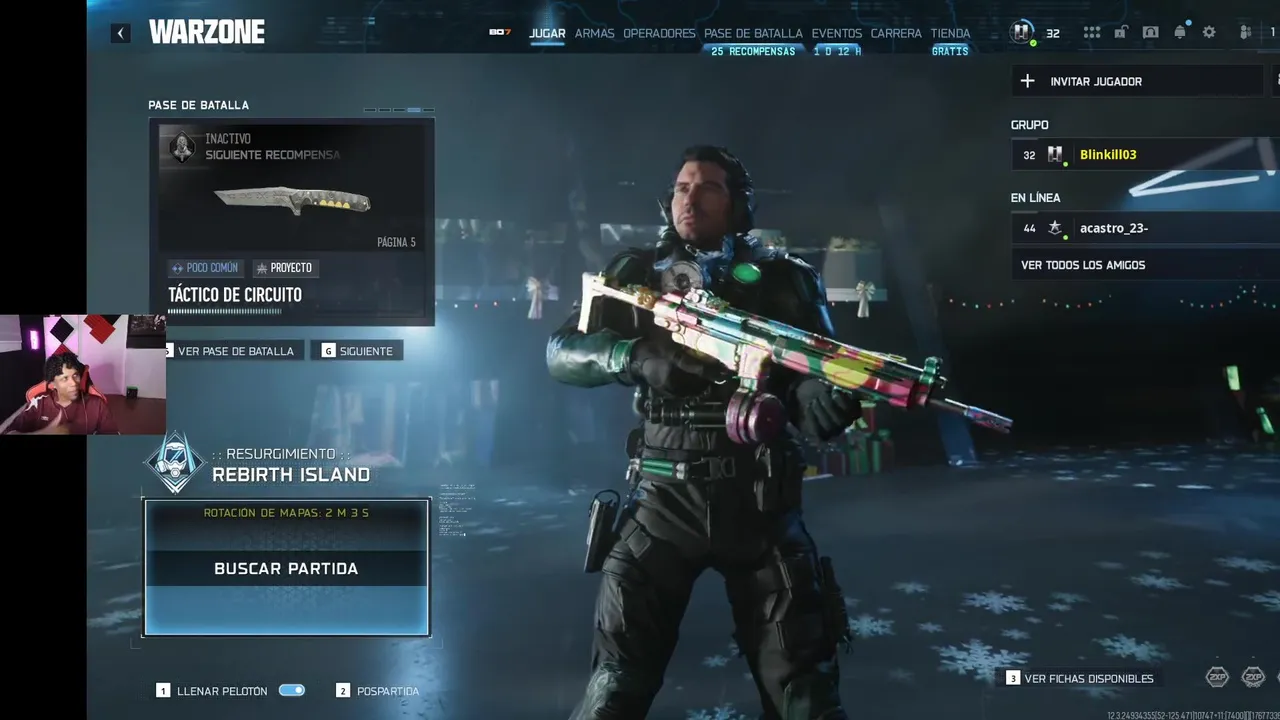This screenshot has width=1280, height=720.
Task: Select the Operadores tab
Action: tap(659, 33)
